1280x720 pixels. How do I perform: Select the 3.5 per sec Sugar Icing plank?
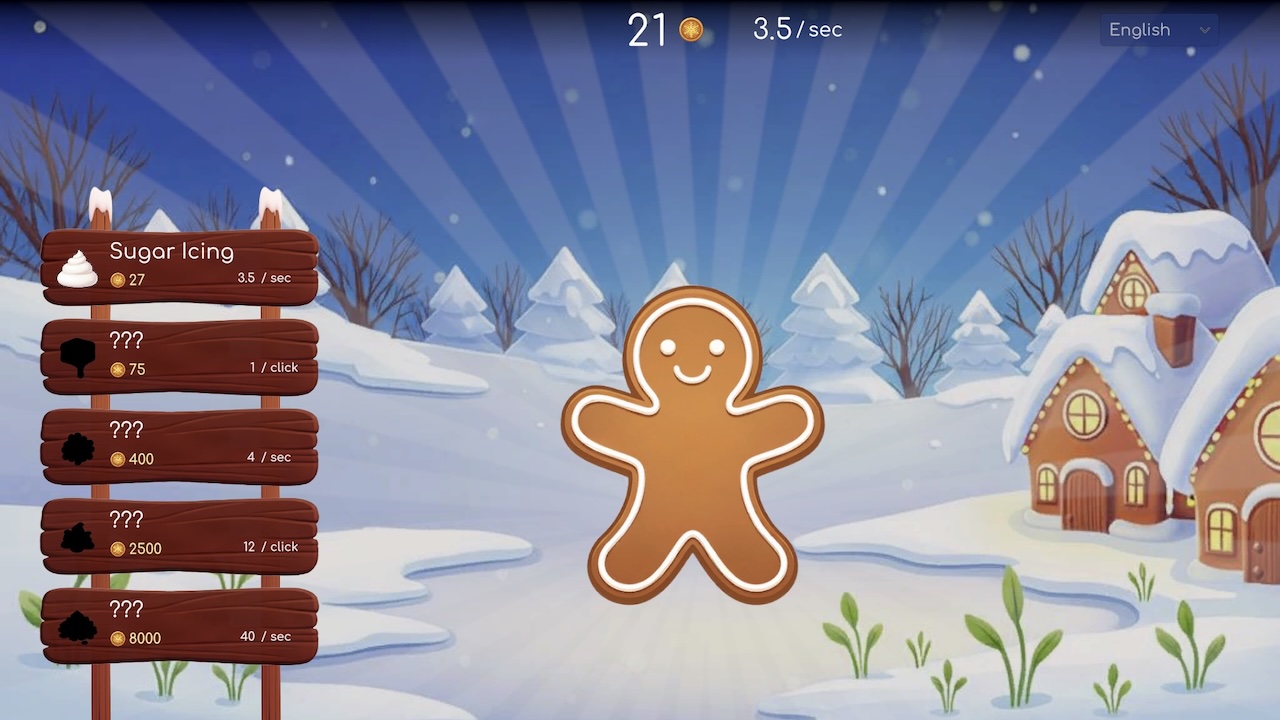pyautogui.click(x=180, y=265)
